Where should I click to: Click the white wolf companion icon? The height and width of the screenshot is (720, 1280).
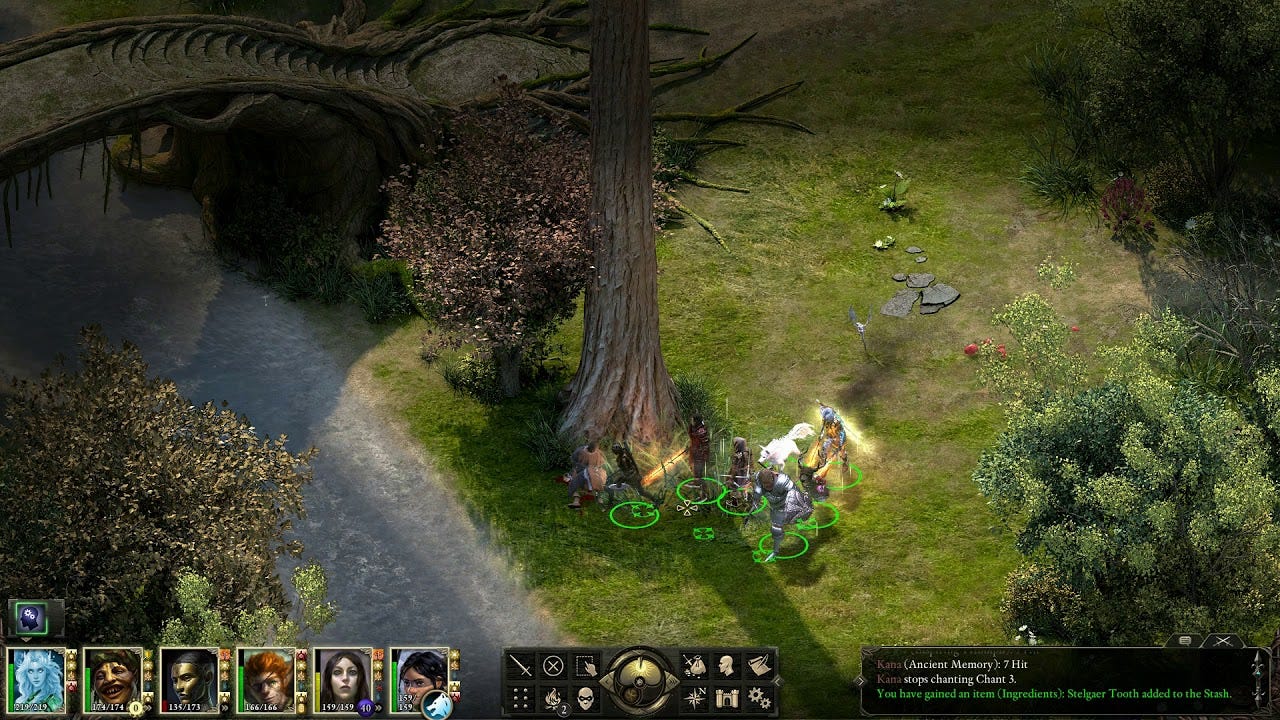coord(437,705)
